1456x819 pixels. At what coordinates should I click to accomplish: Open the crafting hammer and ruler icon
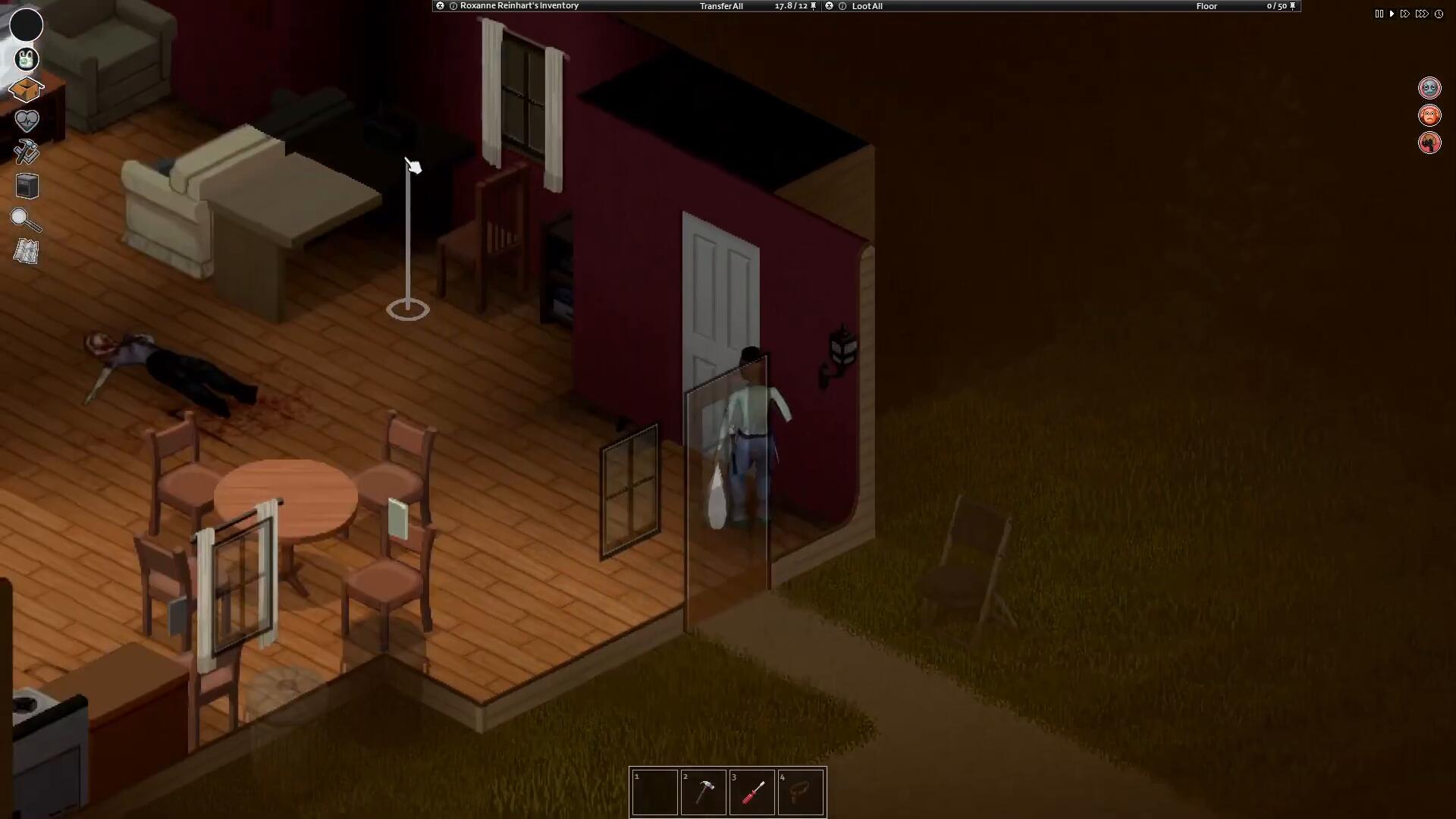tap(27, 152)
